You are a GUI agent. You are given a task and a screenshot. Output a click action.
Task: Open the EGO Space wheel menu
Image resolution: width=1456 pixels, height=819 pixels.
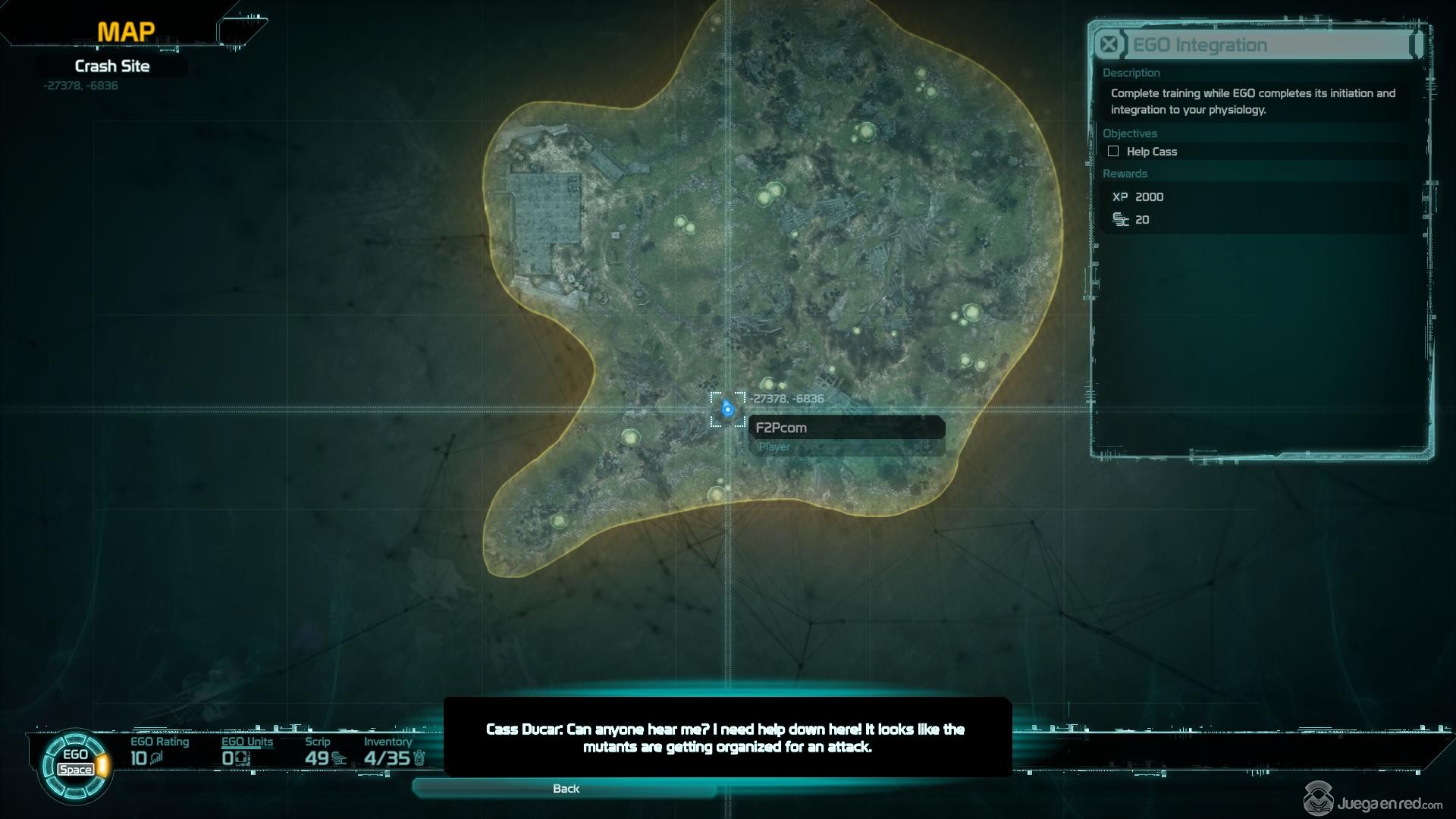point(76,763)
